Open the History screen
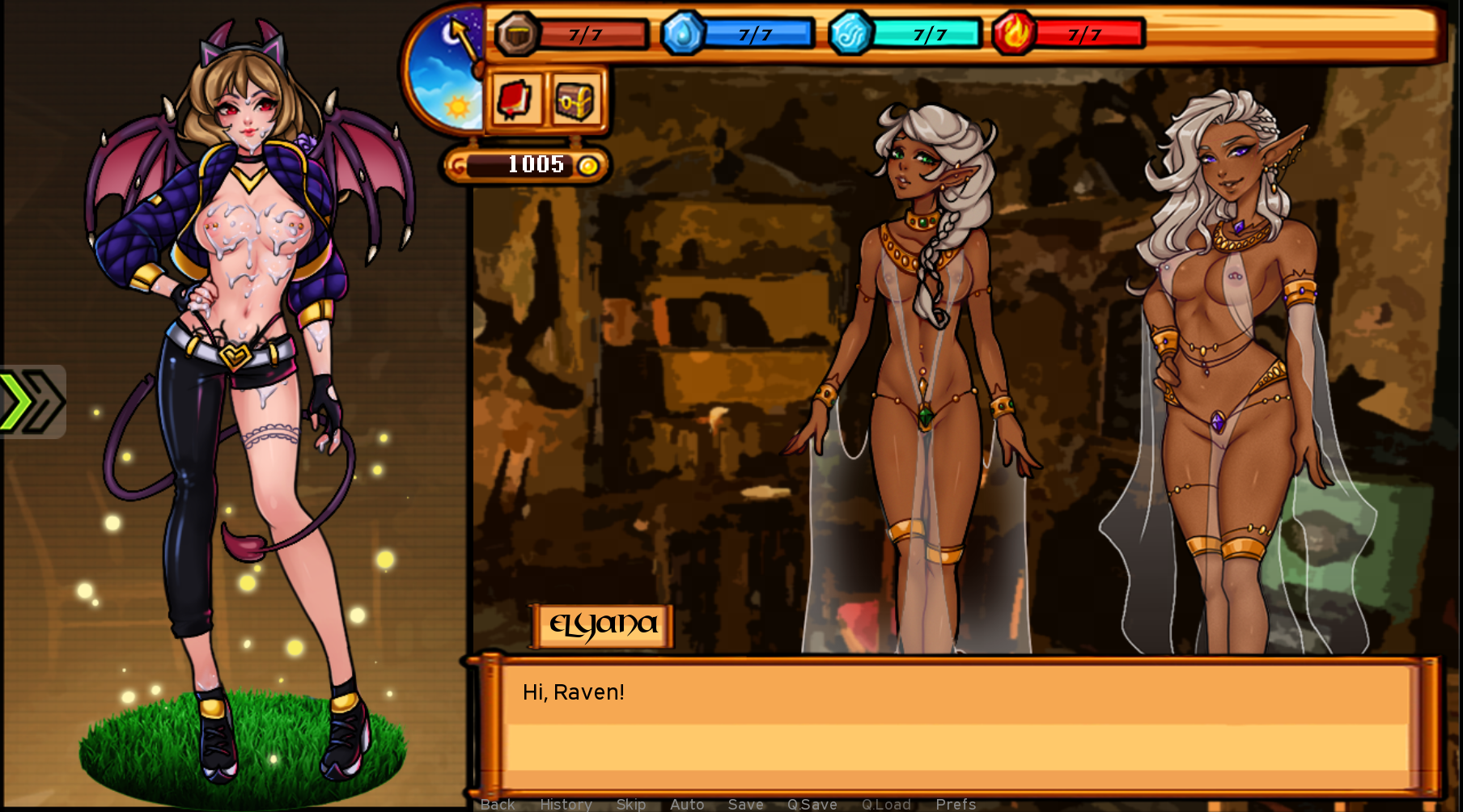1463x812 pixels. click(566, 803)
